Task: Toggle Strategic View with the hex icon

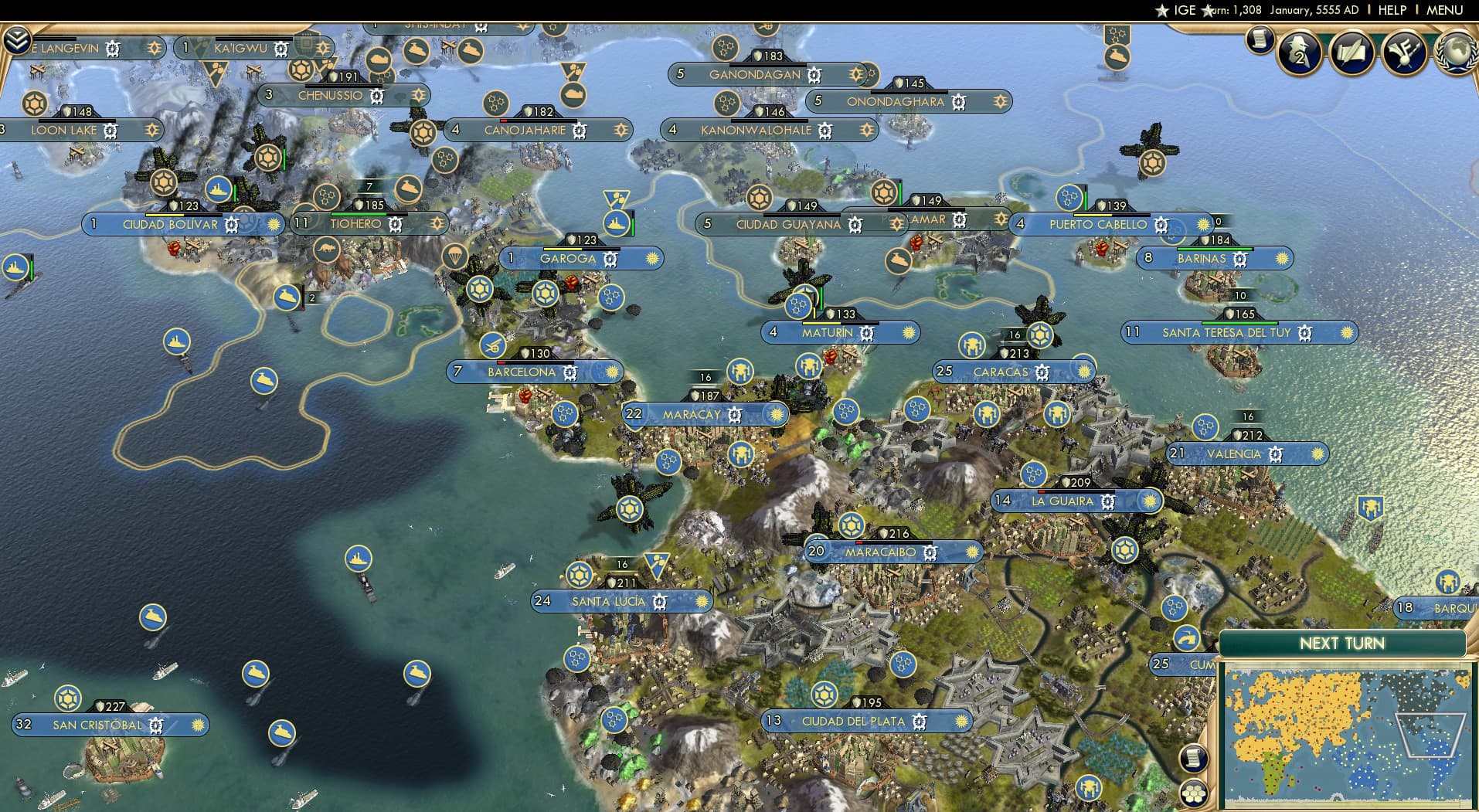Action: point(1194,793)
